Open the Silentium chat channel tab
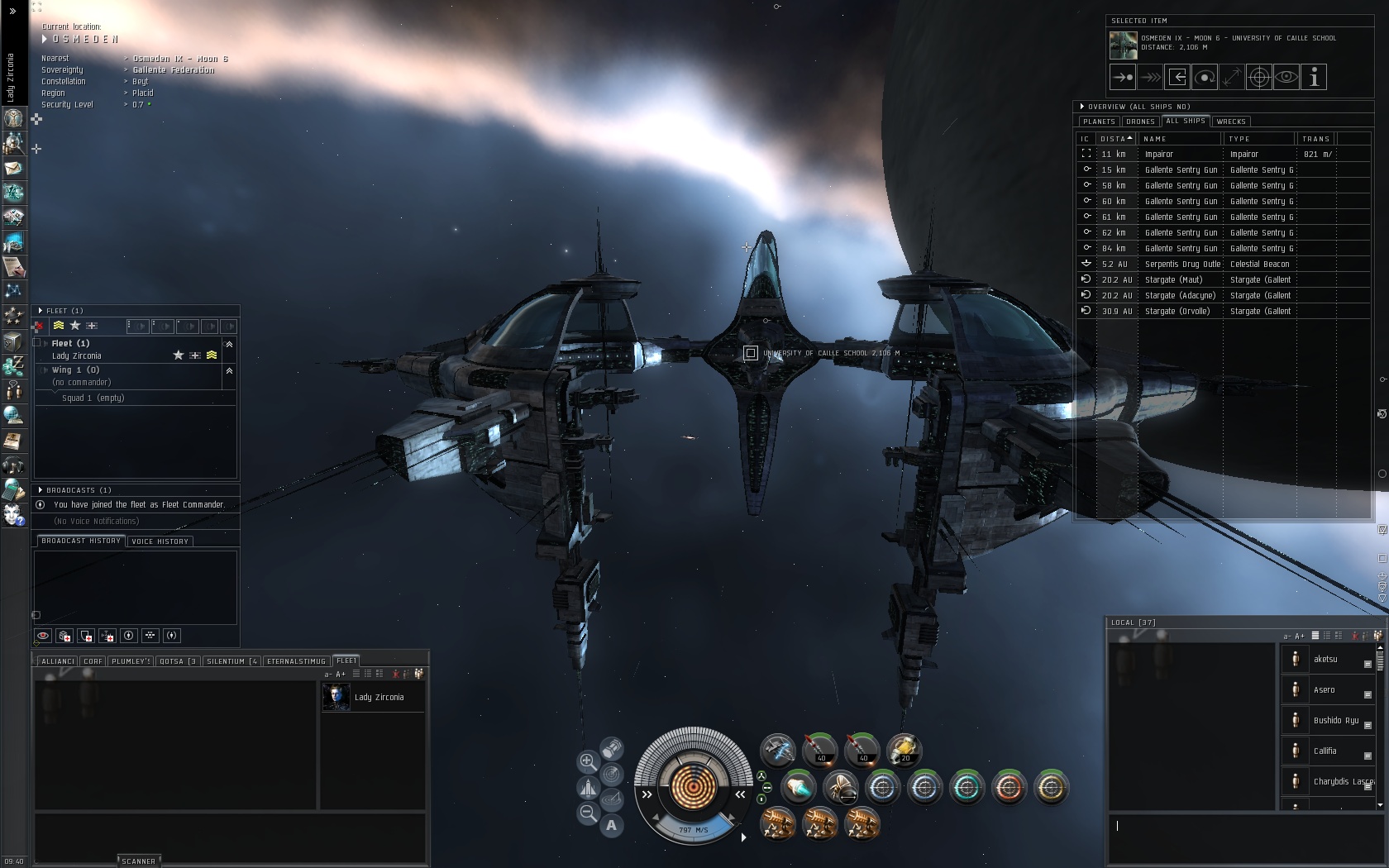Screen dimensions: 1389x868 pos(231,661)
